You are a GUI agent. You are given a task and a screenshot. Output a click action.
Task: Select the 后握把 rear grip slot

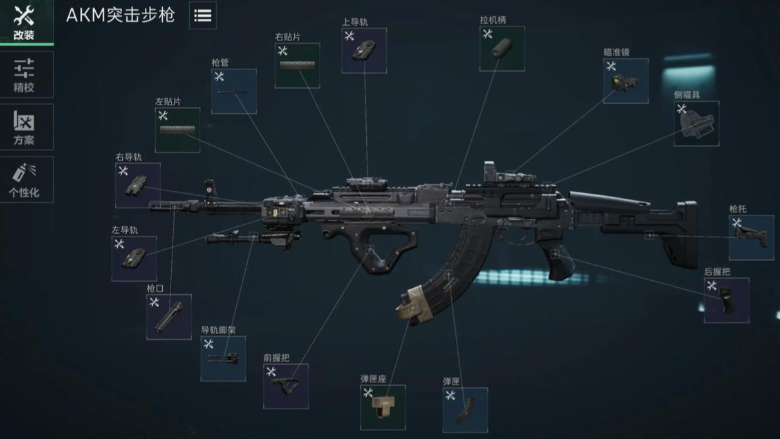coord(726,300)
